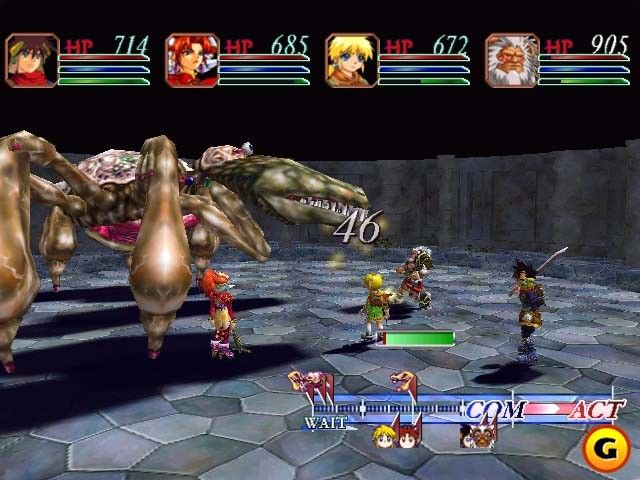Viewport: 640px width, 480px height.
Task: Pick the white-bearded beast-man portrait
Action: point(512,60)
